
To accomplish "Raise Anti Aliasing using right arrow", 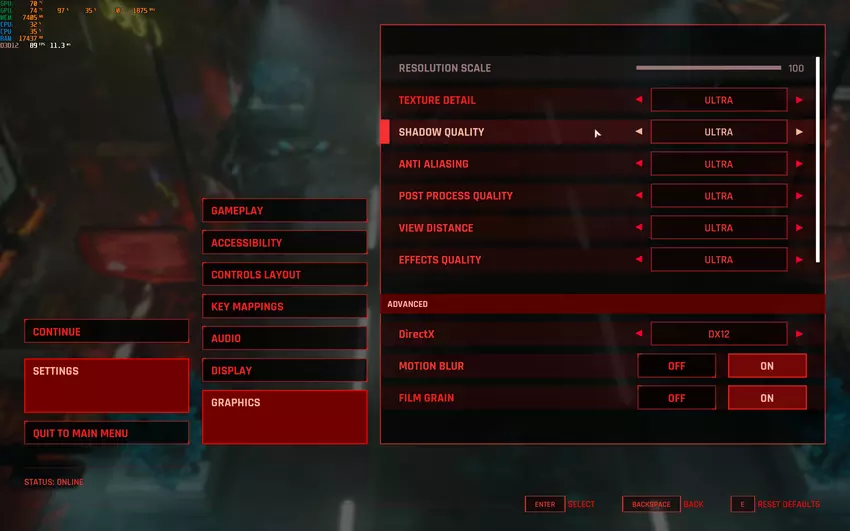I will pyautogui.click(x=799, y=164).
